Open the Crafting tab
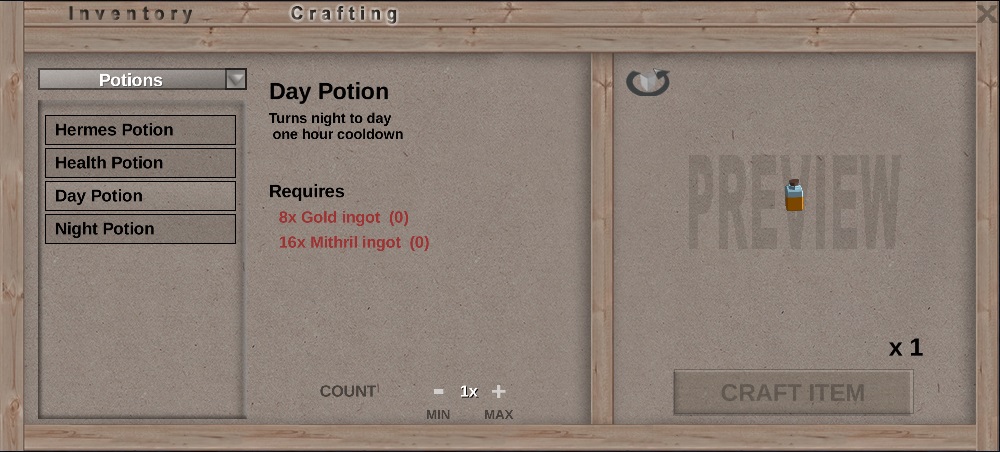This screenshot has height=452, width=1000. click(344, 14)
